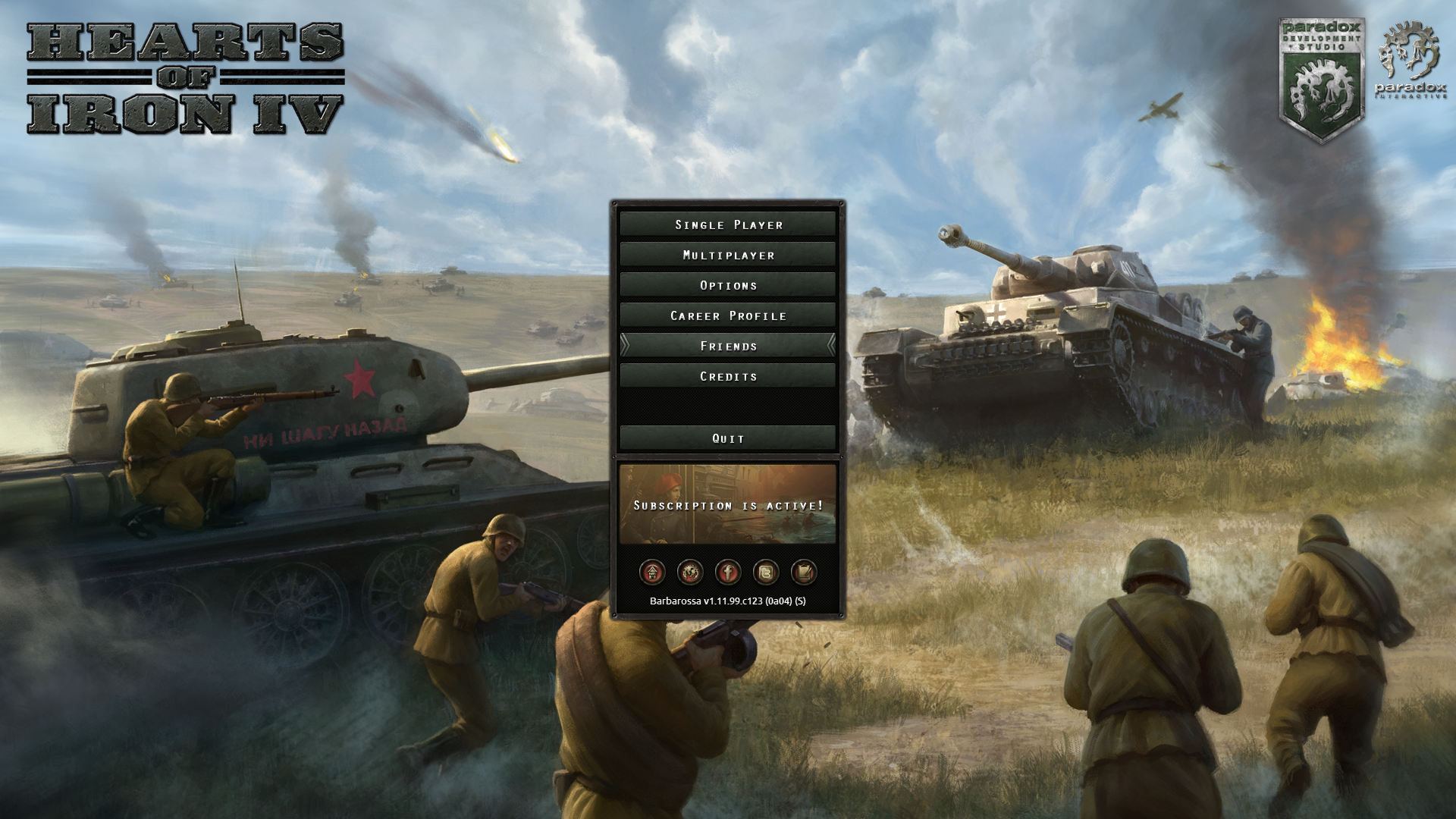Open the Multiplayer menu
The image size is (1456, 819).
tap(728, 255)
